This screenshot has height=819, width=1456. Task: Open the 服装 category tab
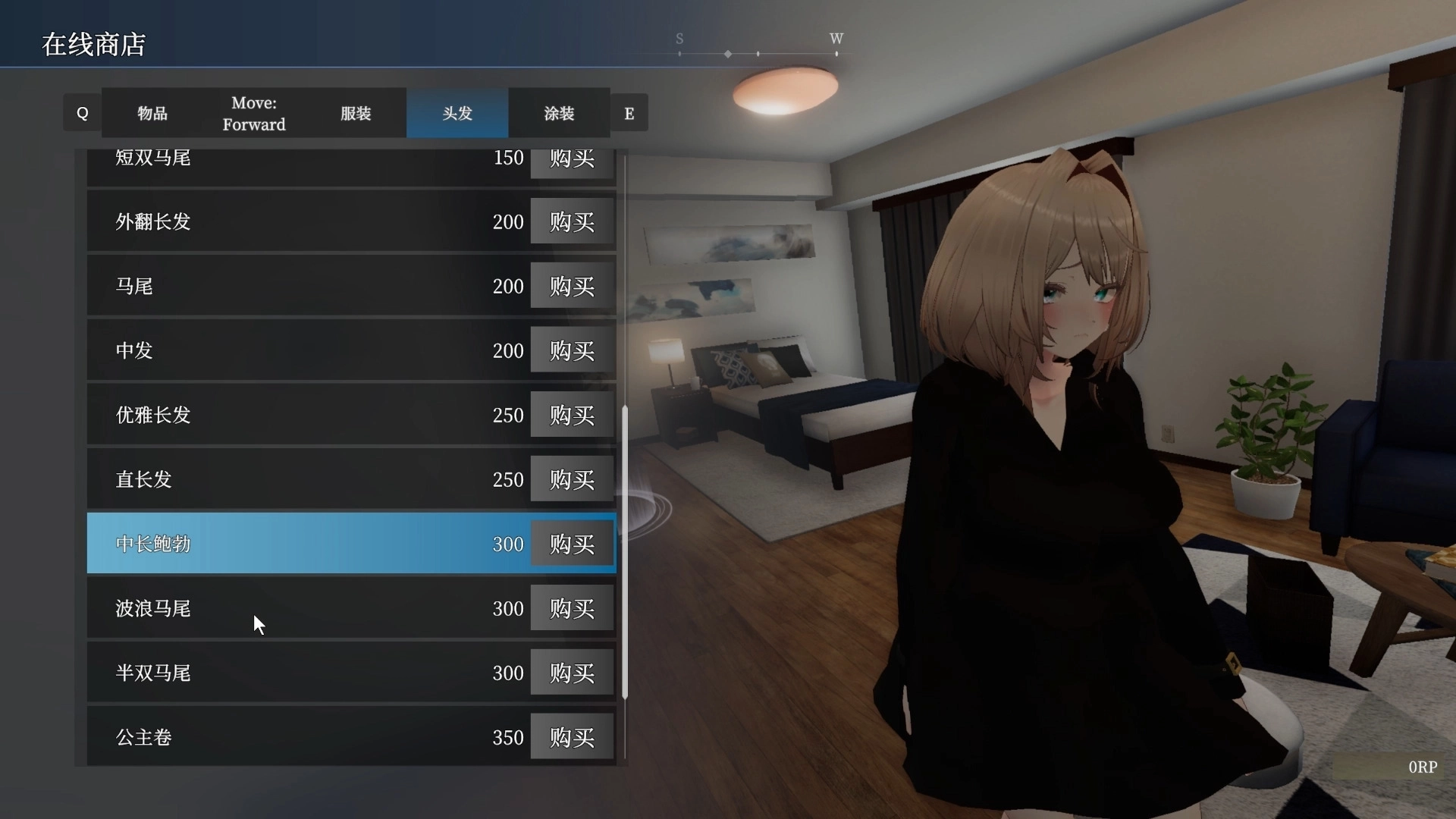[x=356, y=113]
